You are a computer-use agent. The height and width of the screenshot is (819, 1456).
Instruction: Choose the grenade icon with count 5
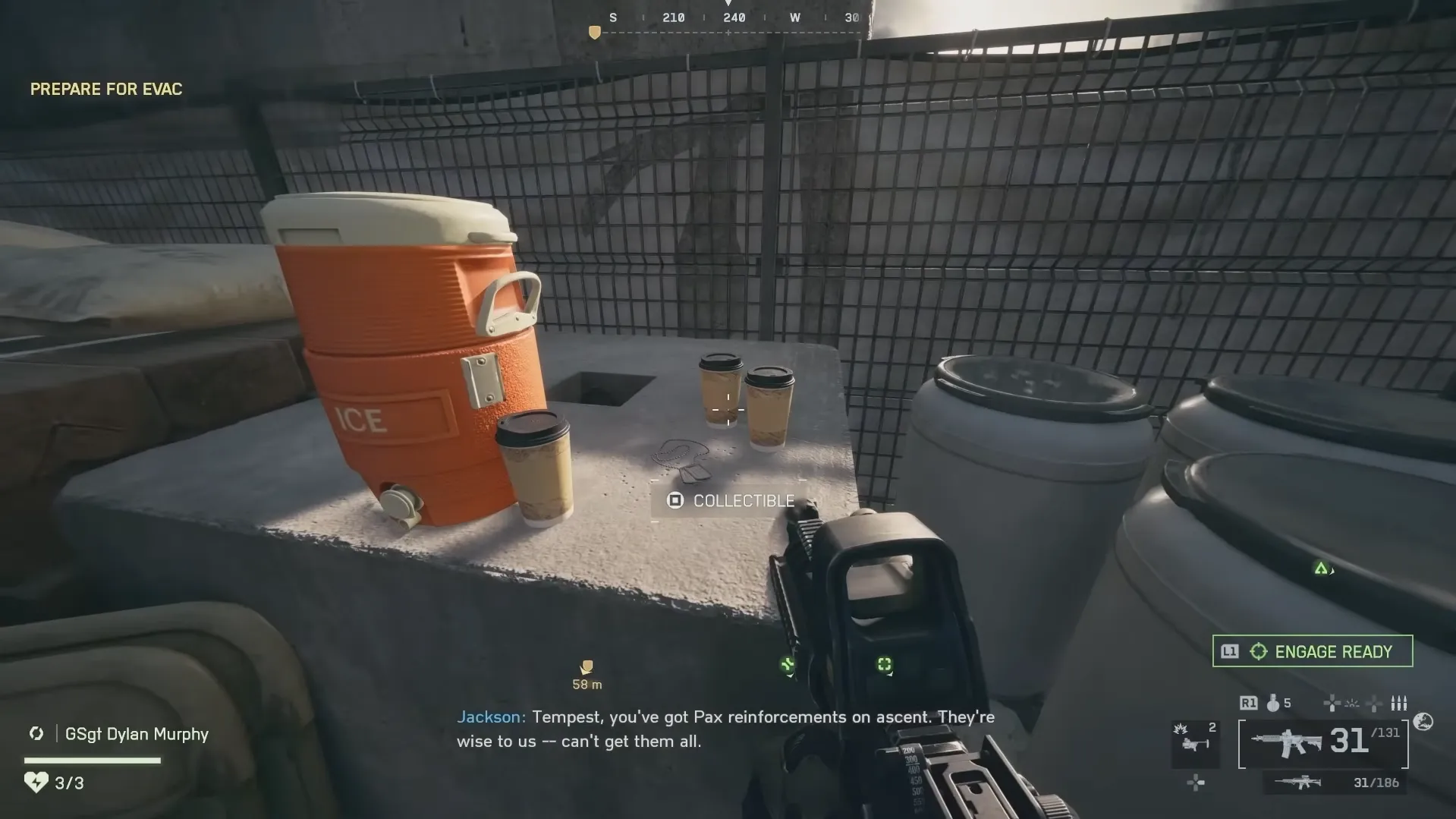coord(1274,704)
